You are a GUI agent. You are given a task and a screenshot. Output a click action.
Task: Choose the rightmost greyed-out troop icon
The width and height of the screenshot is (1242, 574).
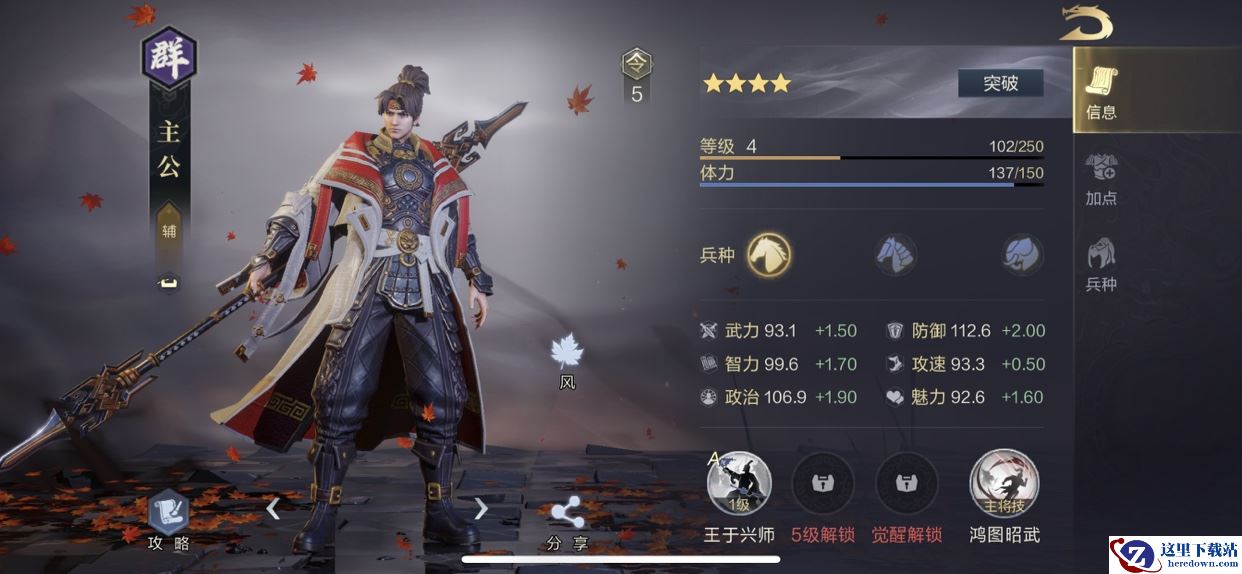1022,254
